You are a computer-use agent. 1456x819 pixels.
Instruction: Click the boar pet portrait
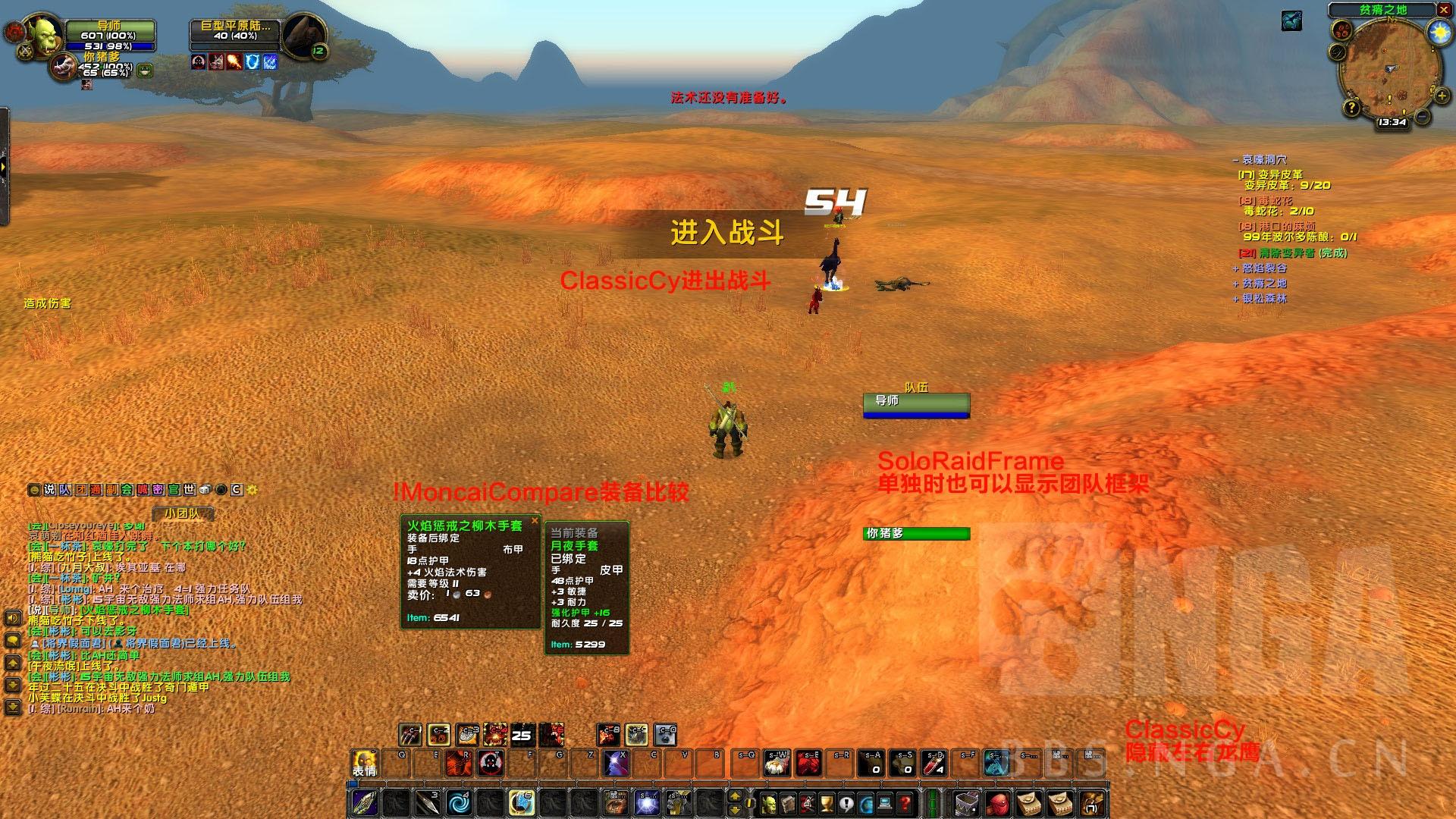[64, 68]
